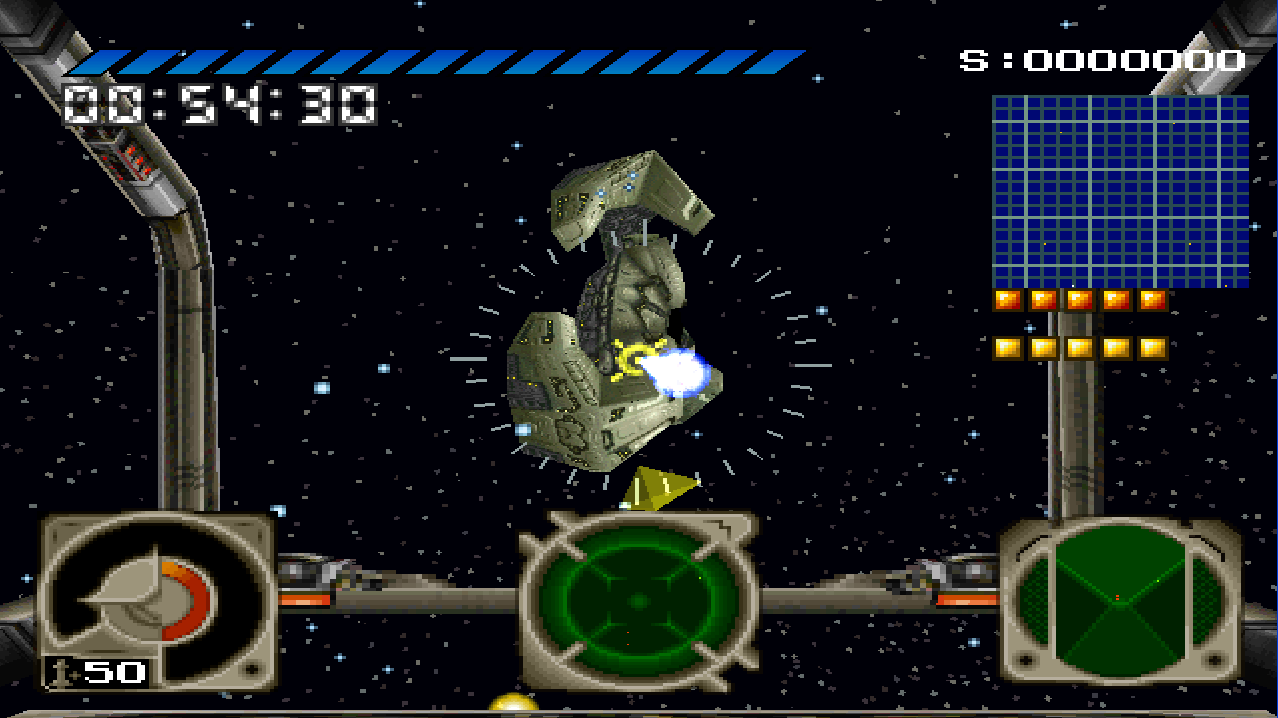This screenshot has width=1278, height=718.
Task: Select the round green center radar scope
Action: point(638,601)
